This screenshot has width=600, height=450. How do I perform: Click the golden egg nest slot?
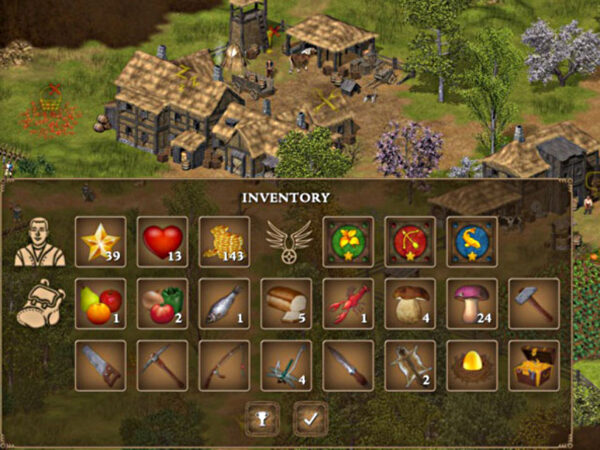tap(472, 365)
